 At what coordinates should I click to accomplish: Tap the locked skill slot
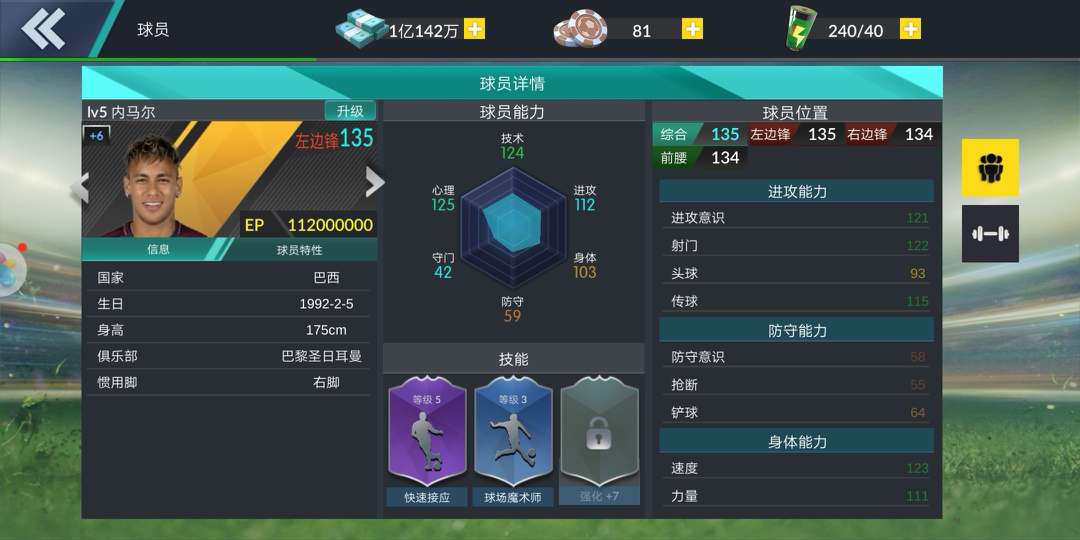coord(599,440)
